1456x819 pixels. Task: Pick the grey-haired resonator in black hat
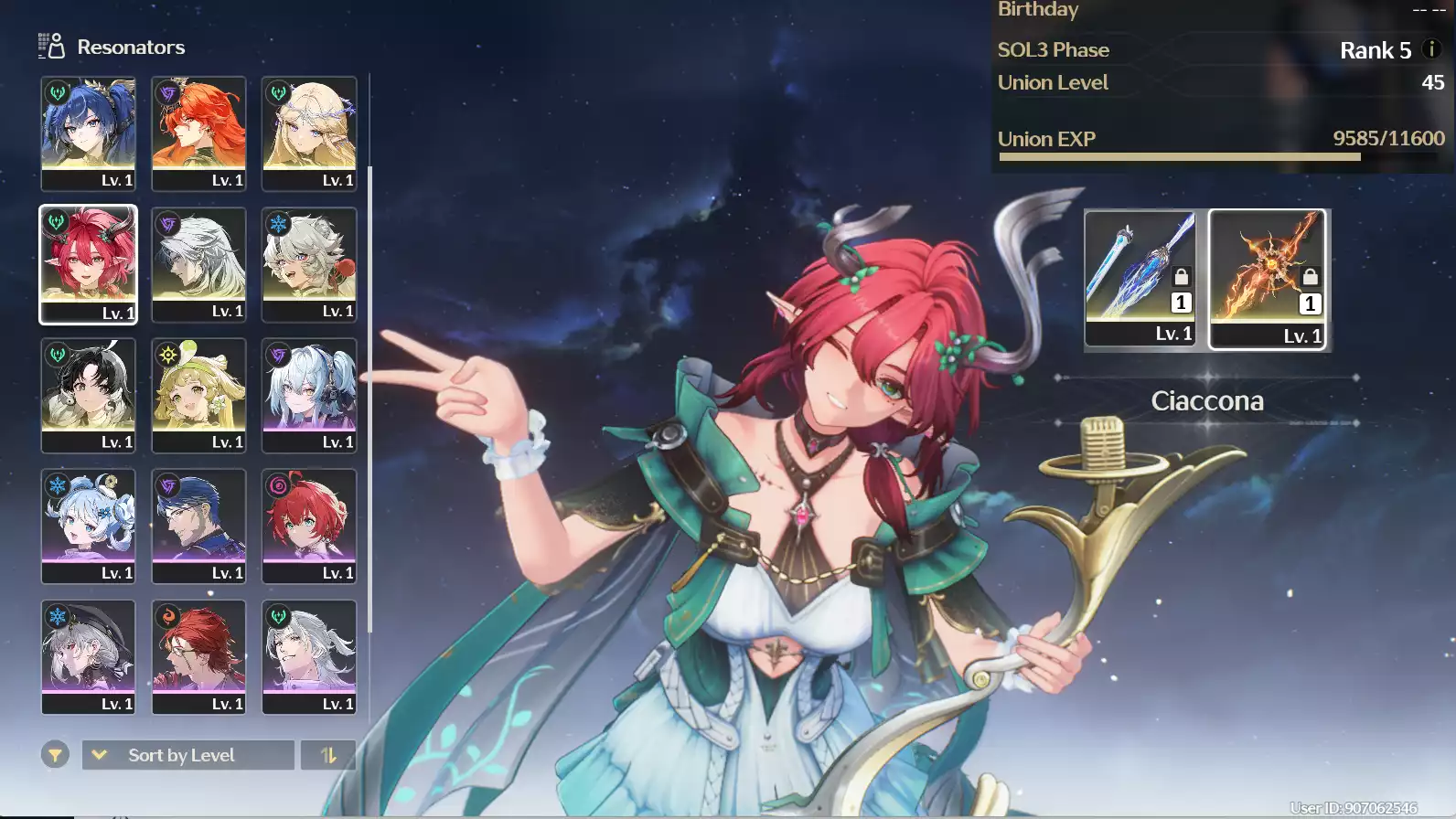pyautogui.click(x=88, y=656)
